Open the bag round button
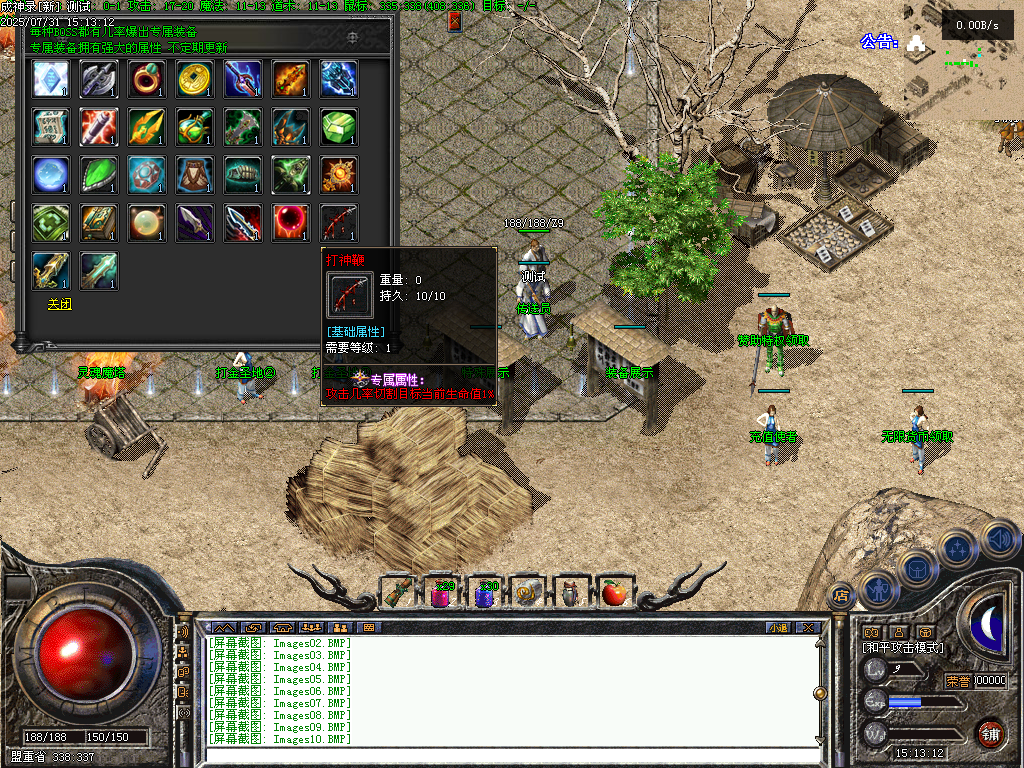Image resolution: width=1024 pixels, height=768 pixels. click(917, 568)
